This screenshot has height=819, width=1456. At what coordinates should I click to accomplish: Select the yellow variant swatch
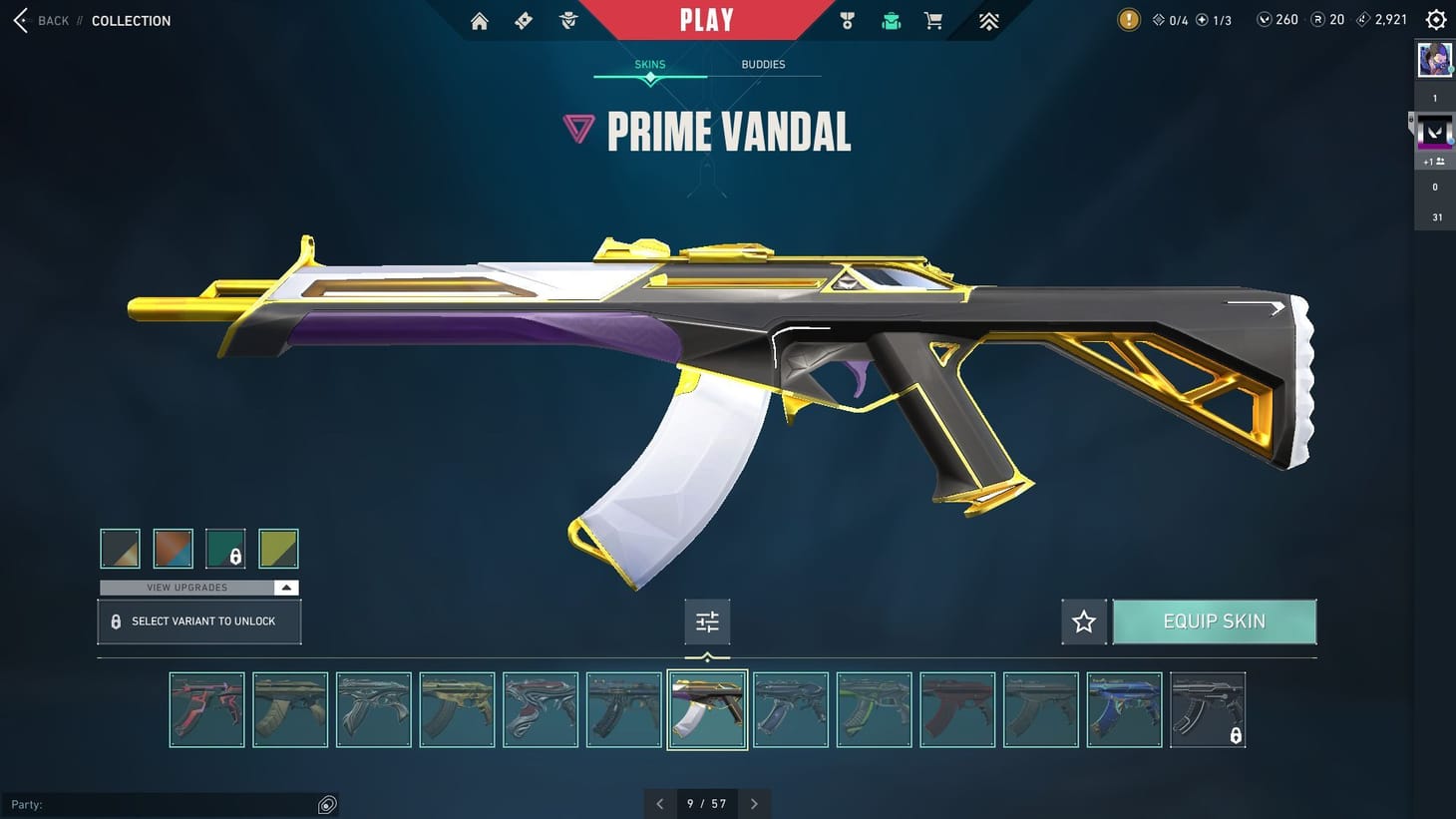coord(278,548)
